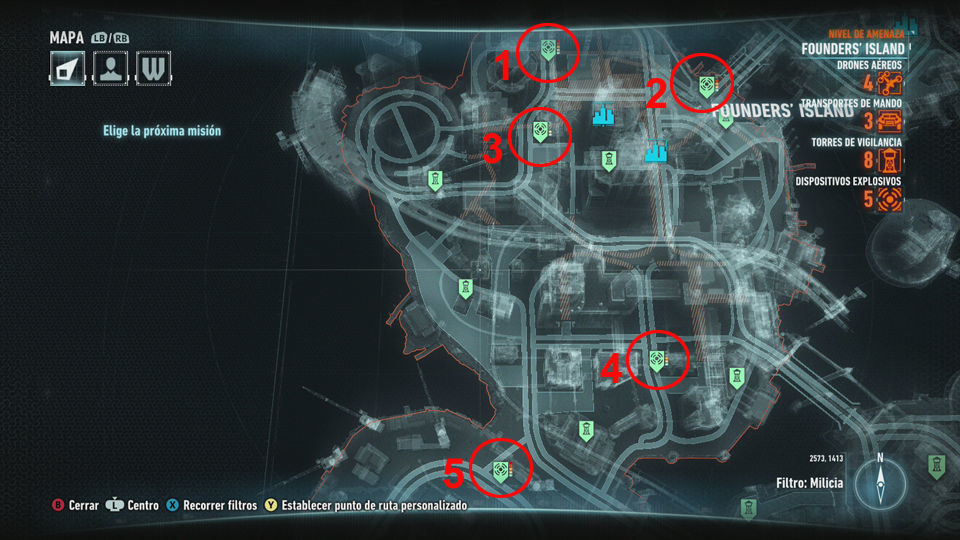Switch to the character silhouette tab
This screenshot has height=540, width=960.
[109, 67]
